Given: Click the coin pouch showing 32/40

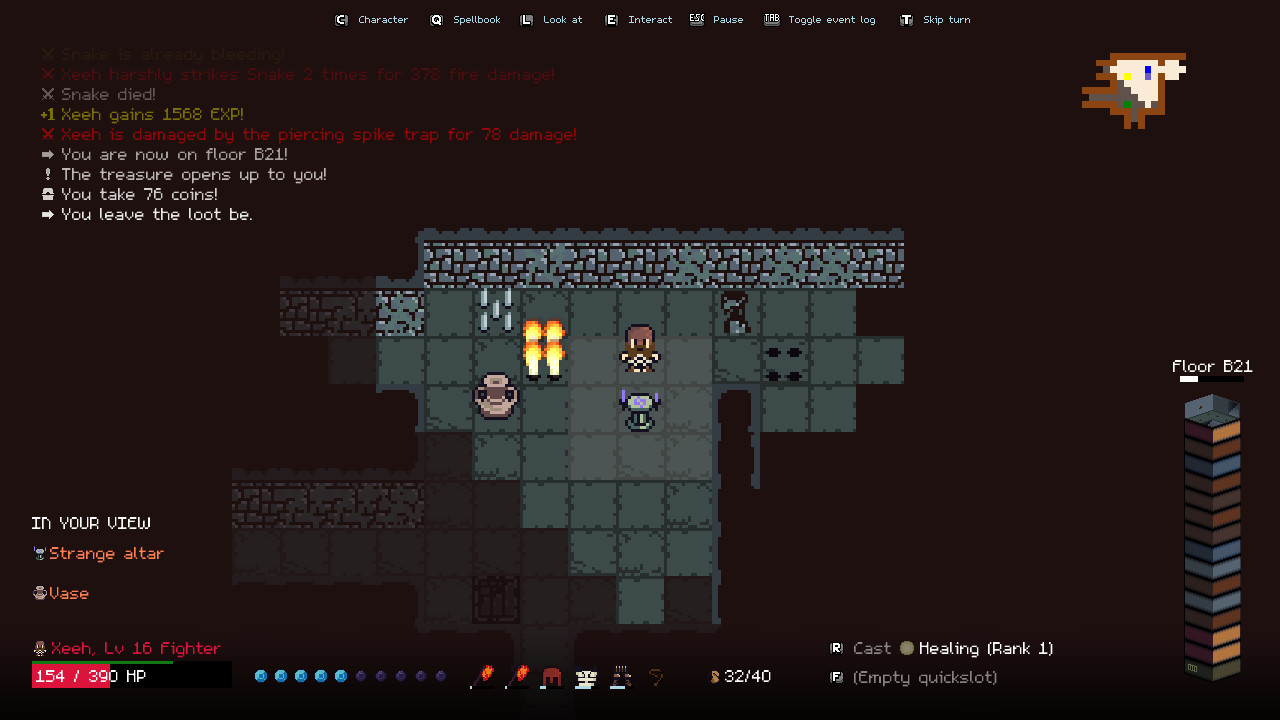Looking at the screenshot, I should click(x=742, y=677).
